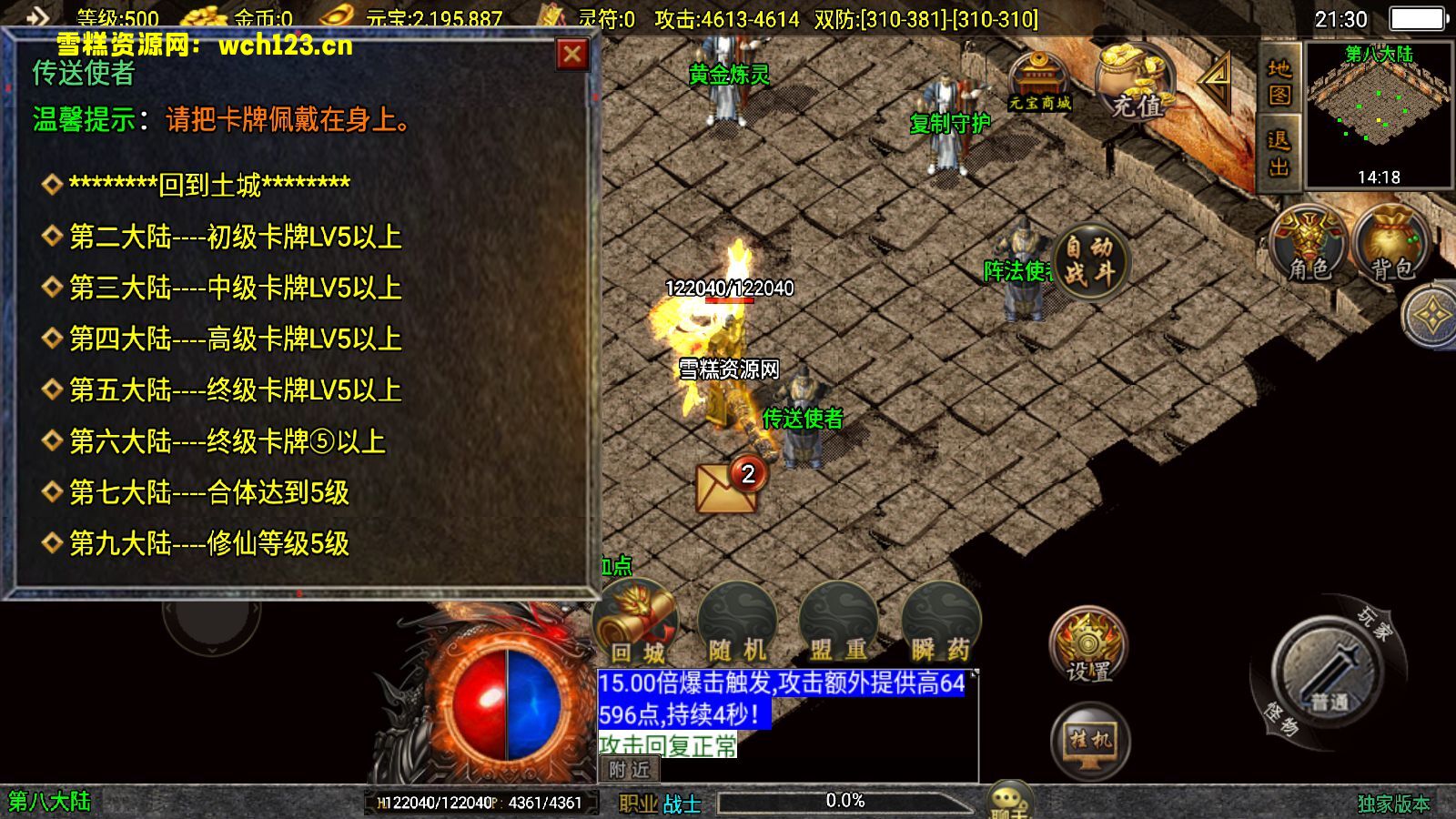Open the 背包 bag inventory

coord(1390,244)
